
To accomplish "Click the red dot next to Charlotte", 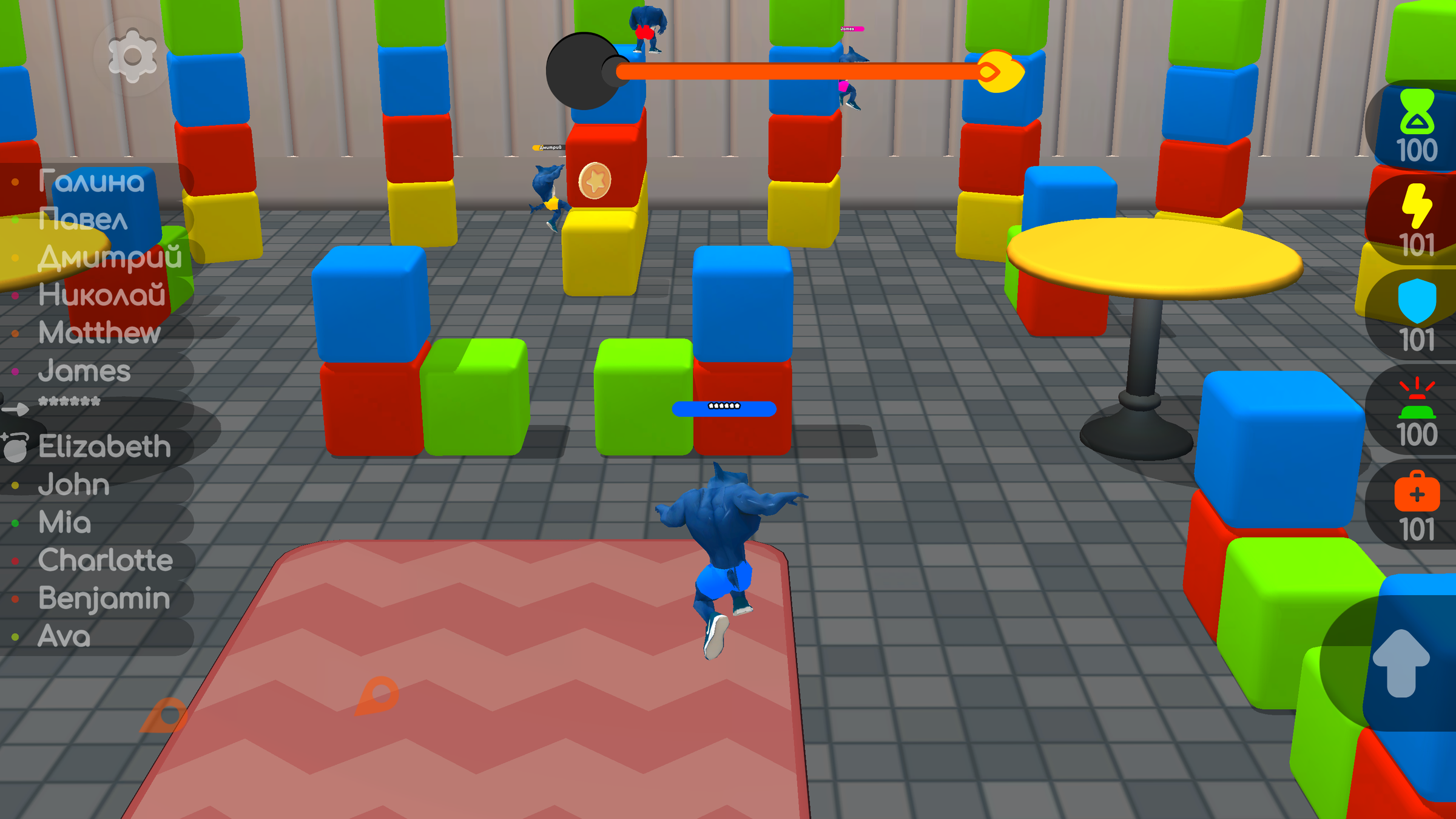I will [x=15, y=561].
